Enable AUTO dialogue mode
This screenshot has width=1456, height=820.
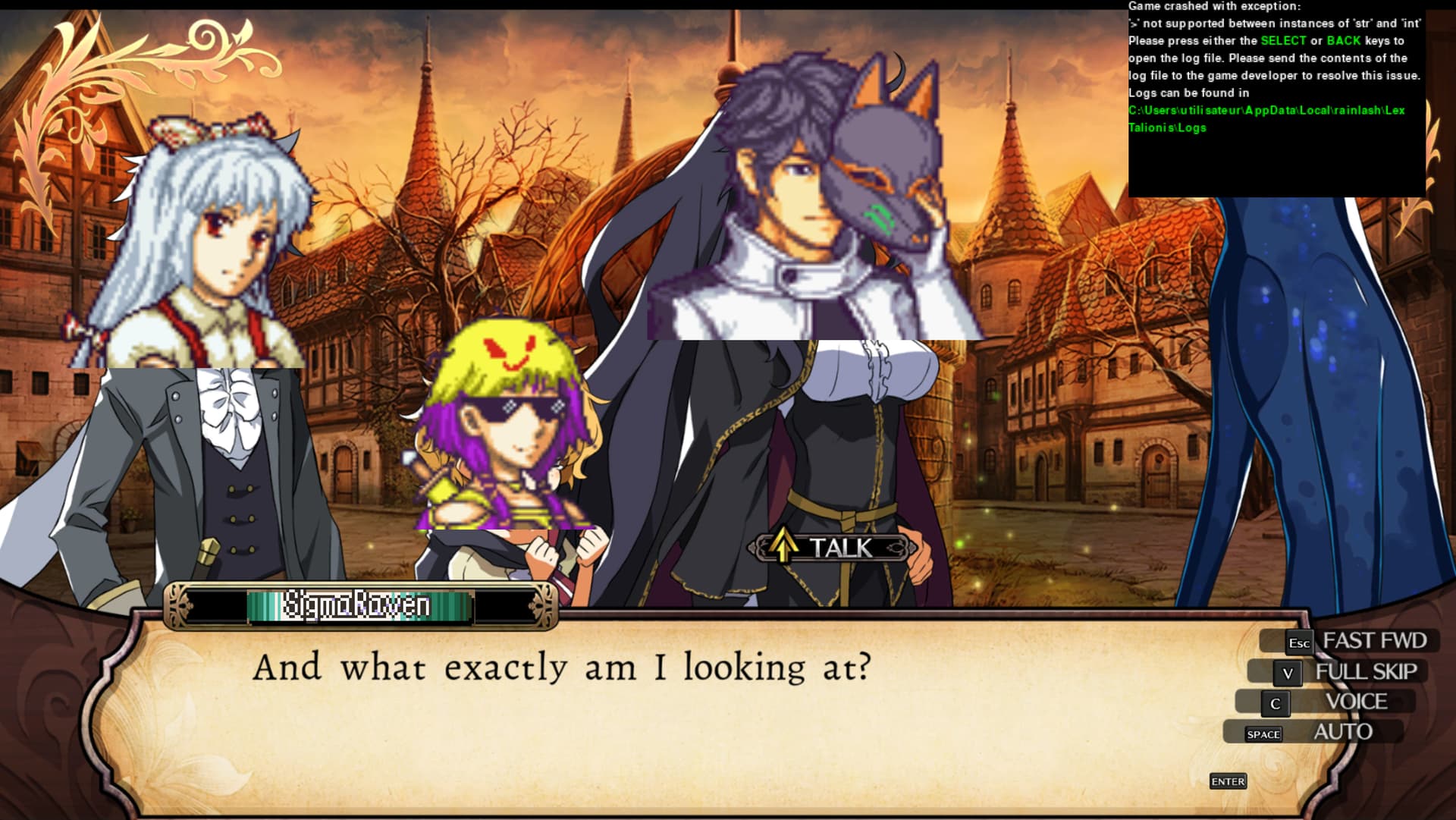(1326, 732)
